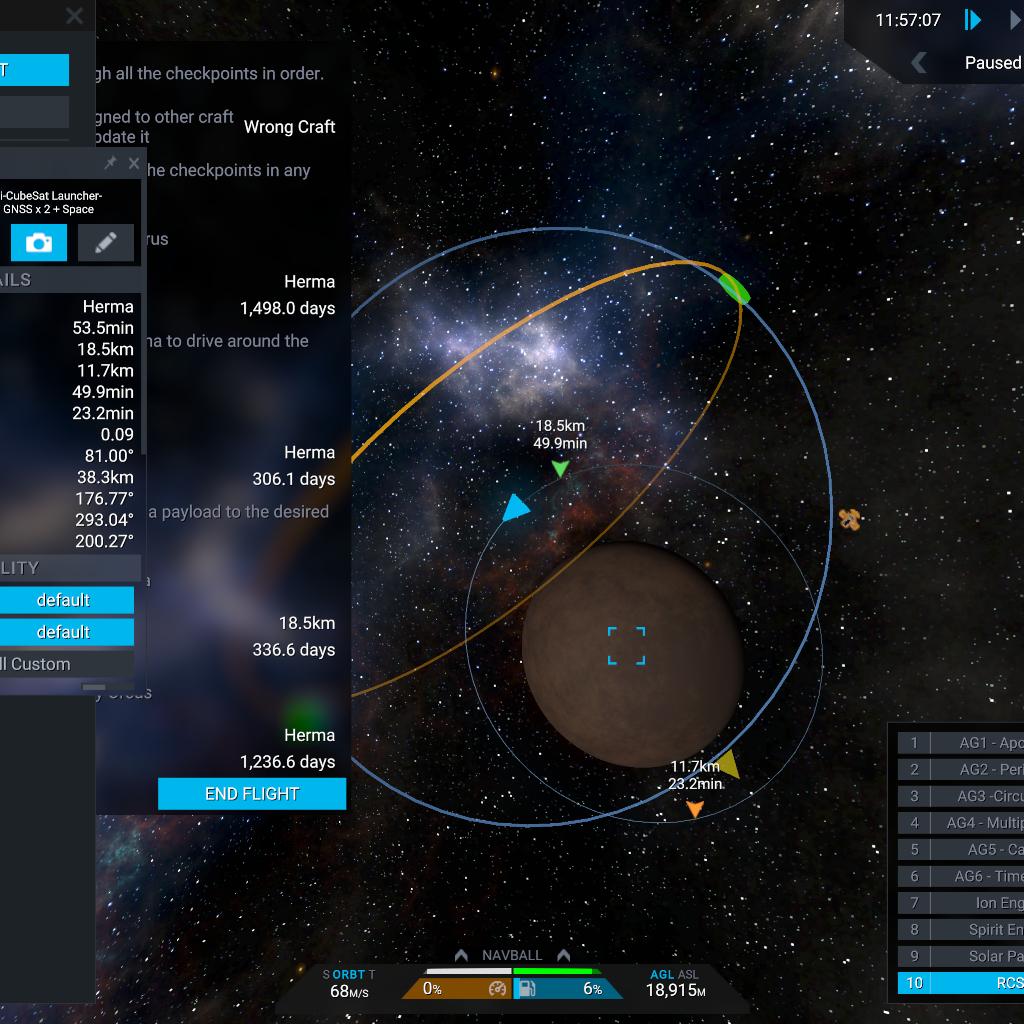Toggle activation group AG1
This screenshot has height=1024, width=1024.
[x=975, y=743]
